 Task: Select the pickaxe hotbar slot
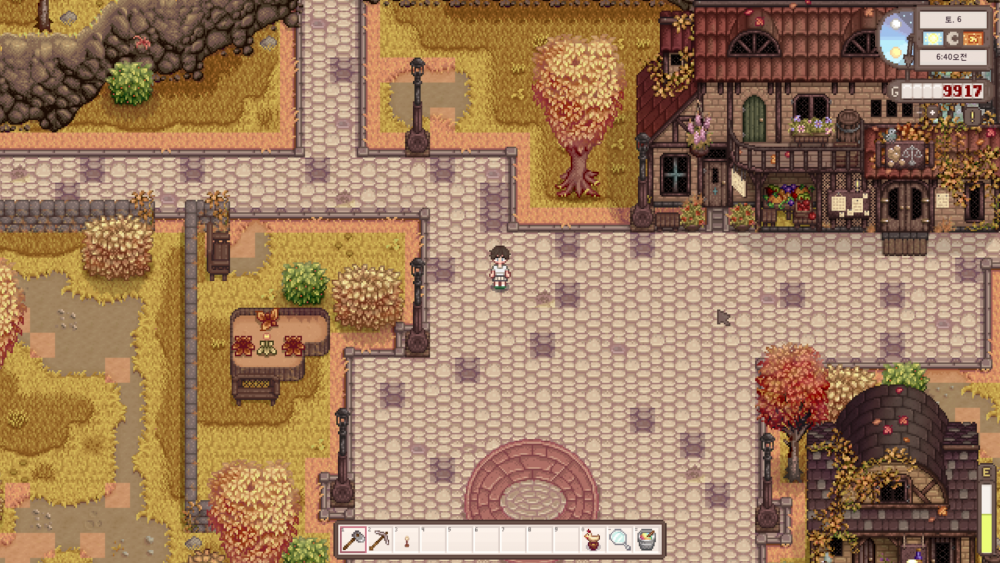(380, 540)
